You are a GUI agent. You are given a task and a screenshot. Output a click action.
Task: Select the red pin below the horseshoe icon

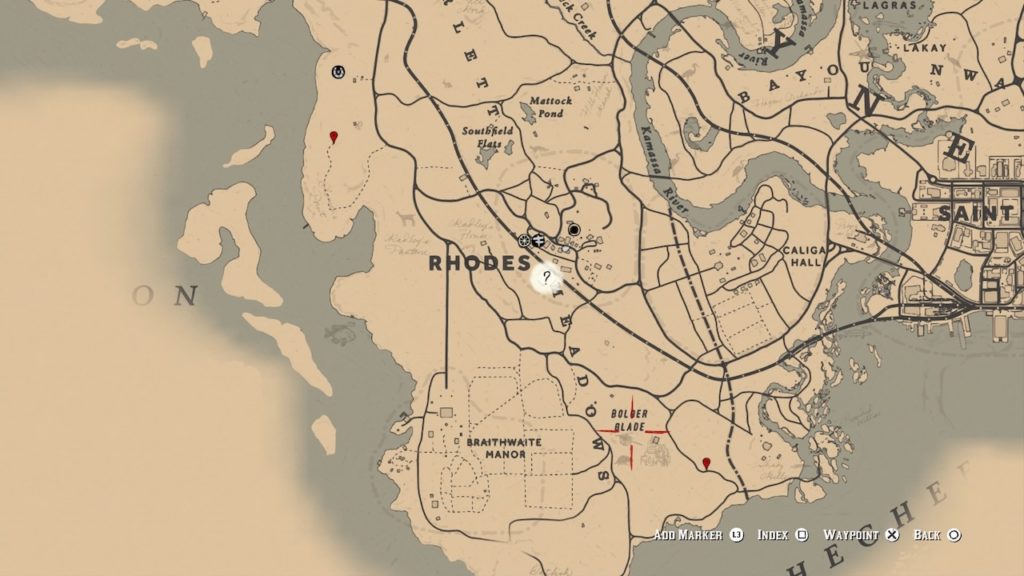334,136
